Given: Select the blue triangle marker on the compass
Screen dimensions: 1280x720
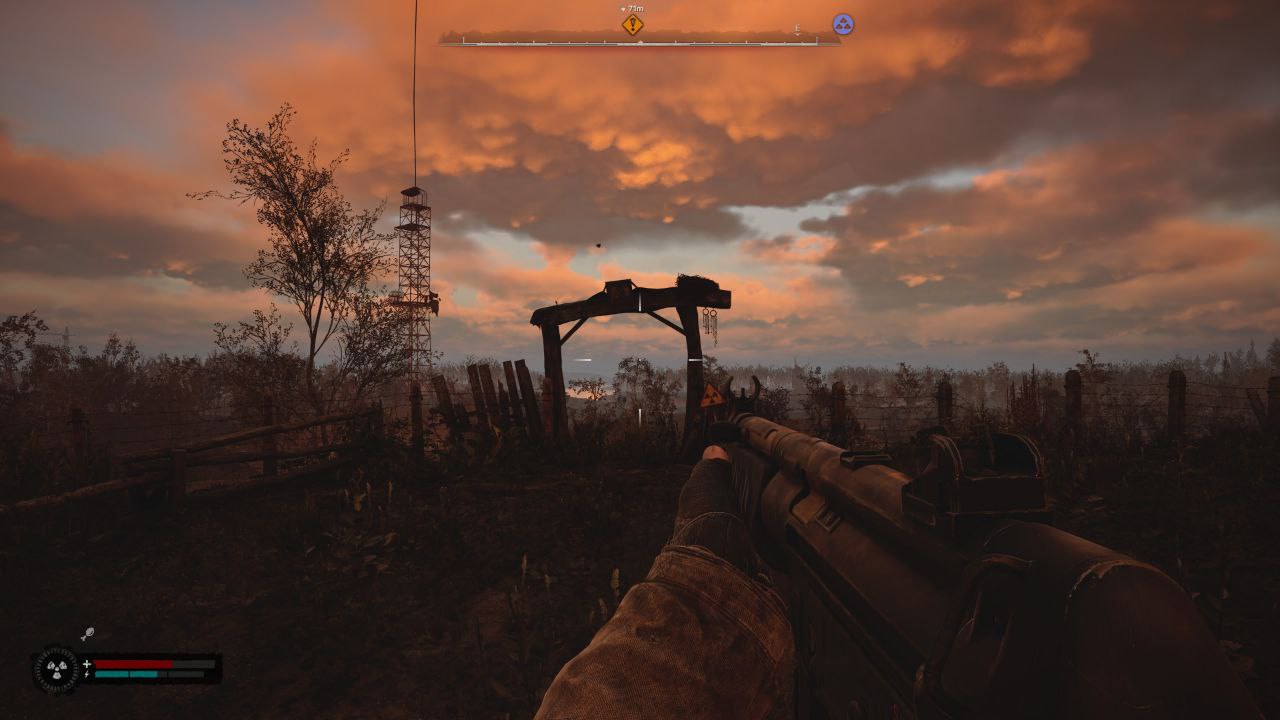Looking at the screenshot, I should [843, 24].
